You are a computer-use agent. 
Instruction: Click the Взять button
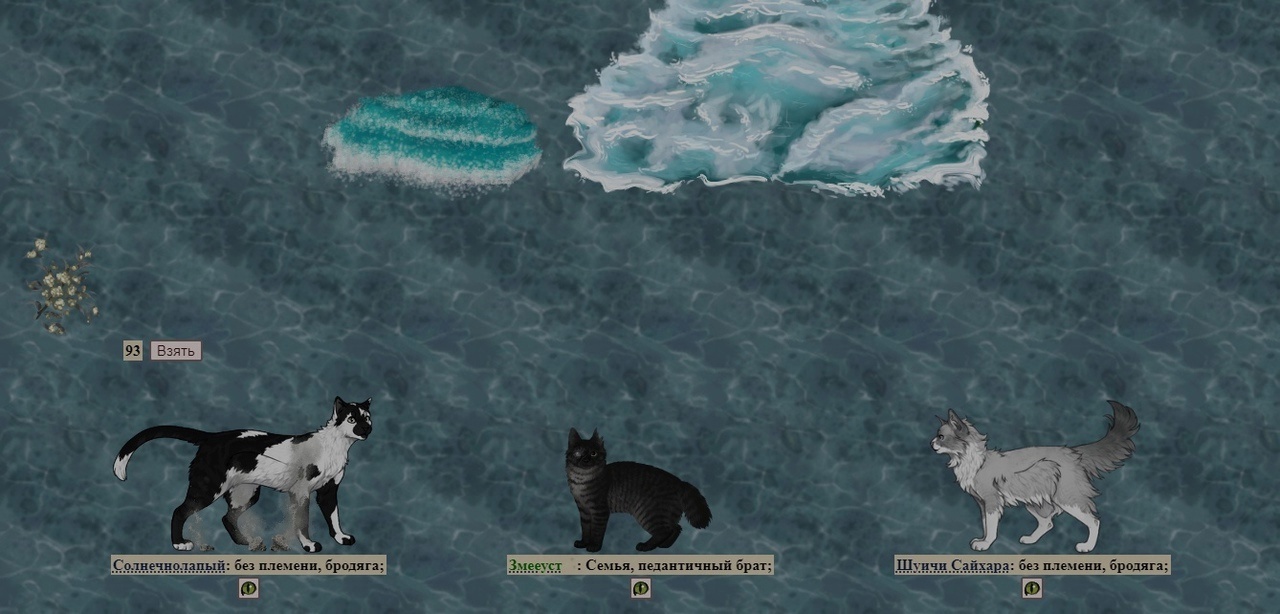(175, 351)
